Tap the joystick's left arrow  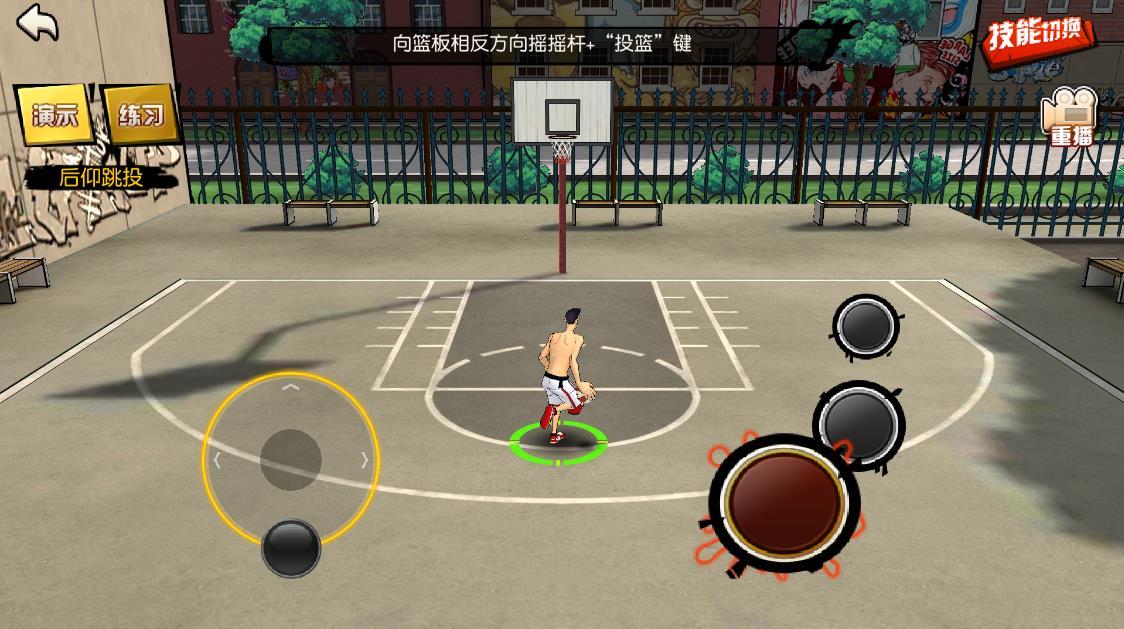(217, 461)
